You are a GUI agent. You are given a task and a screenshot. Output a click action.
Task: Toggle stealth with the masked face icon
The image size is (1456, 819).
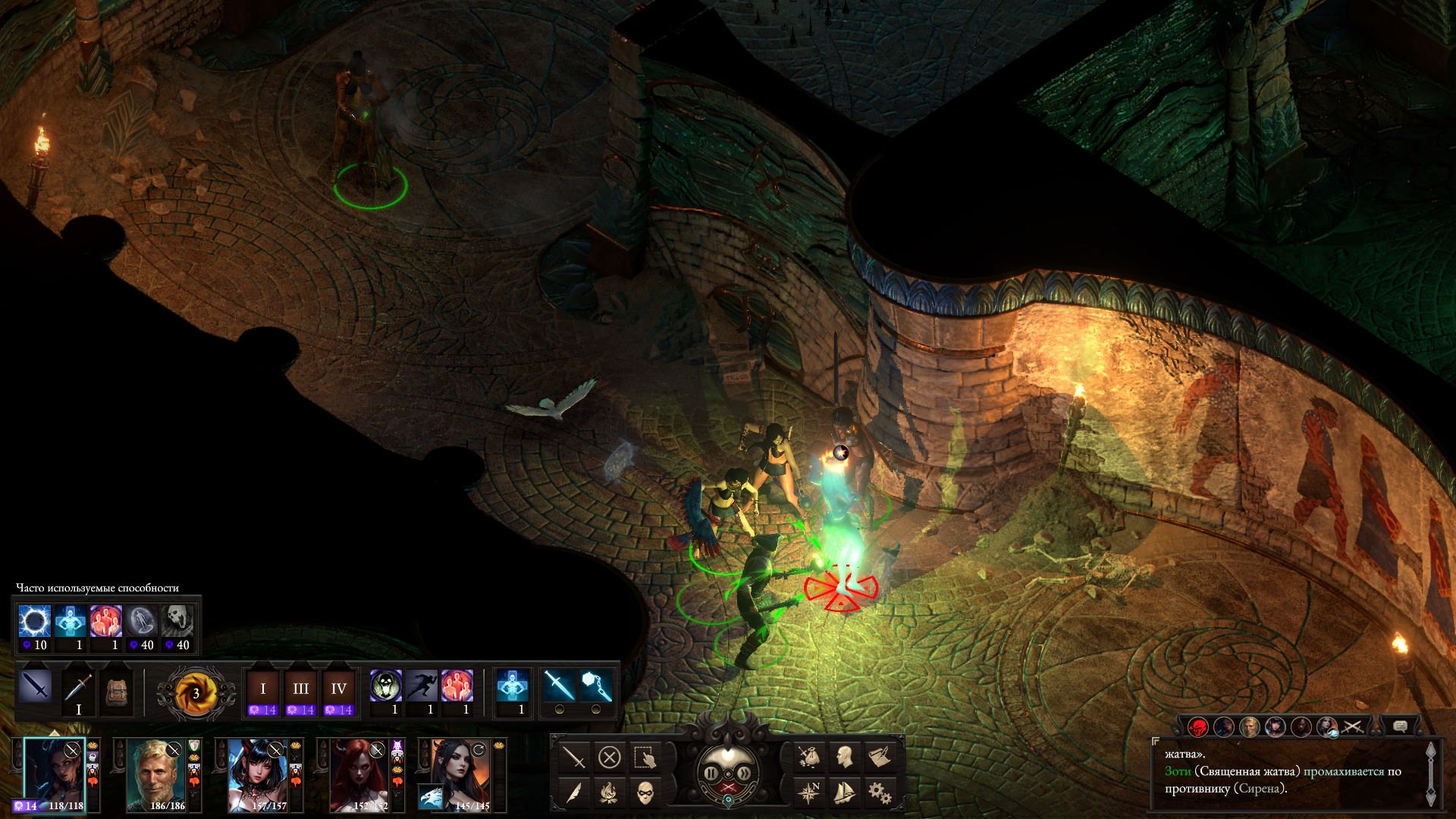645,793
